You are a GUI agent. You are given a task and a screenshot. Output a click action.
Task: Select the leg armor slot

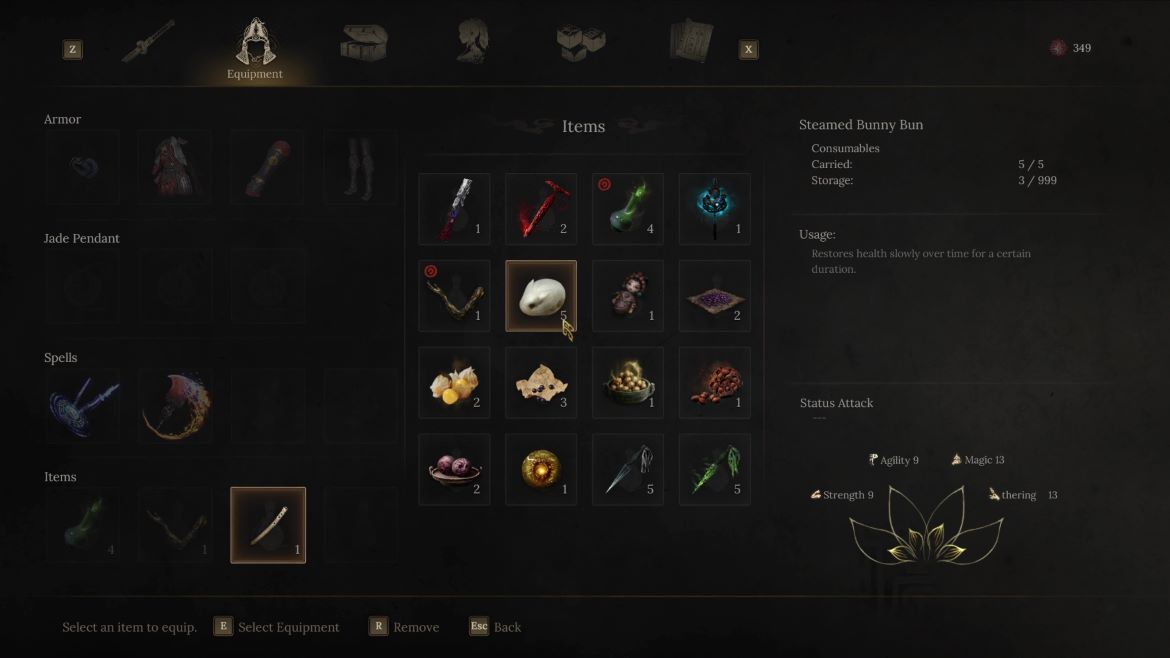[361, 167]
